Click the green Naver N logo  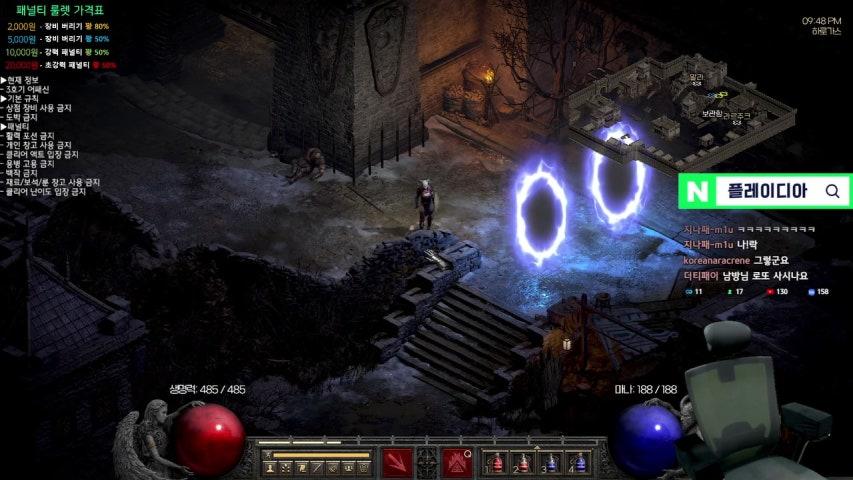[x=696, y=191]
